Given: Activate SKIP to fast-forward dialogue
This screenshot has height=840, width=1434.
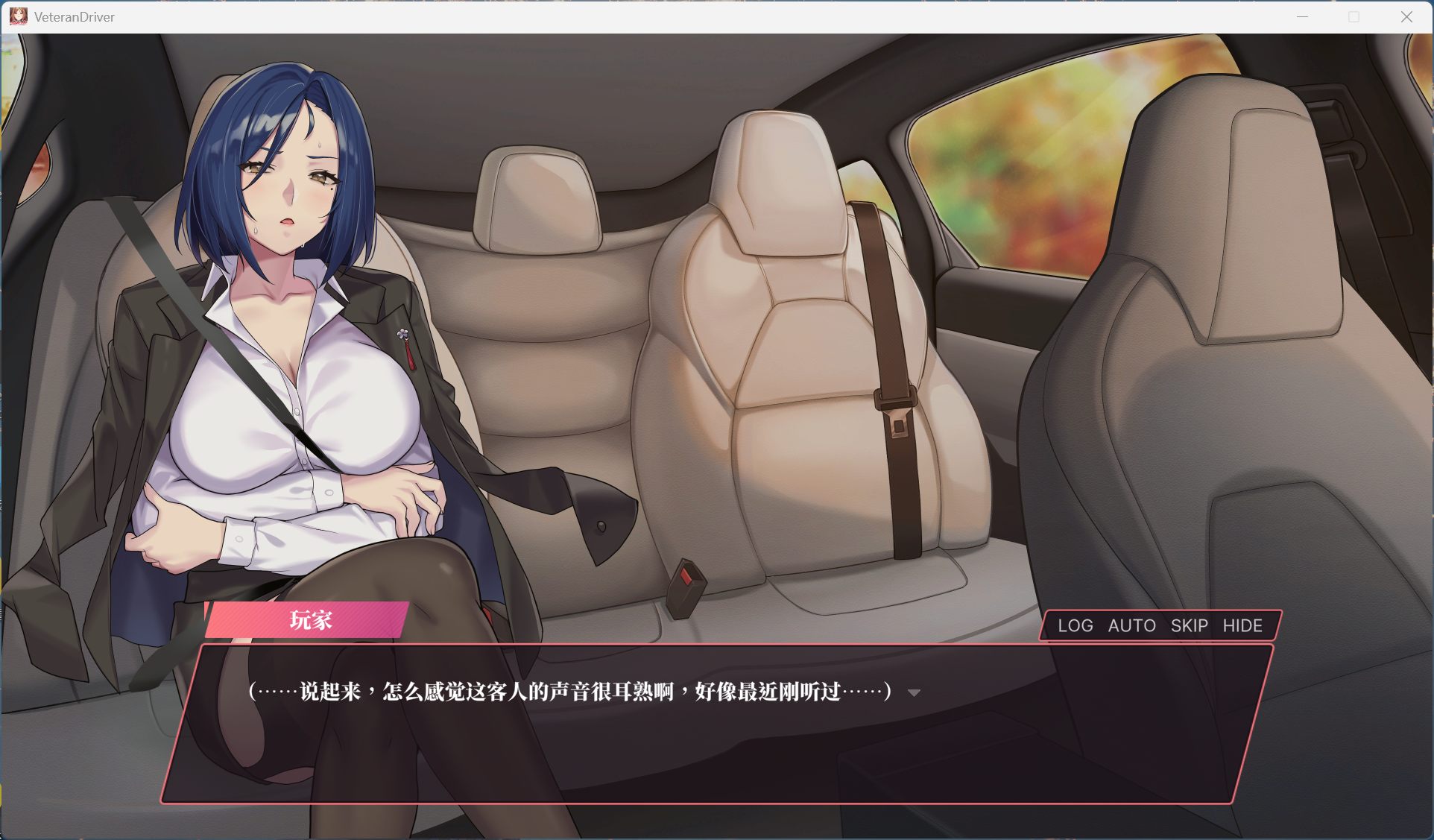Looking at the screenshot, I should click(x=1188, y=626).
